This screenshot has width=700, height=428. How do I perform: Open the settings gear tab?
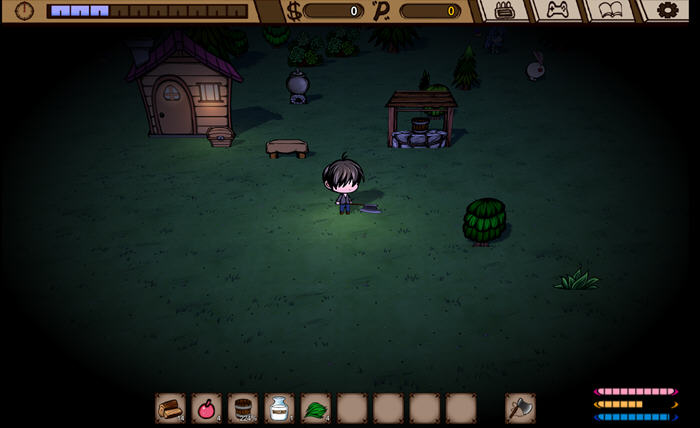[665, 10]
